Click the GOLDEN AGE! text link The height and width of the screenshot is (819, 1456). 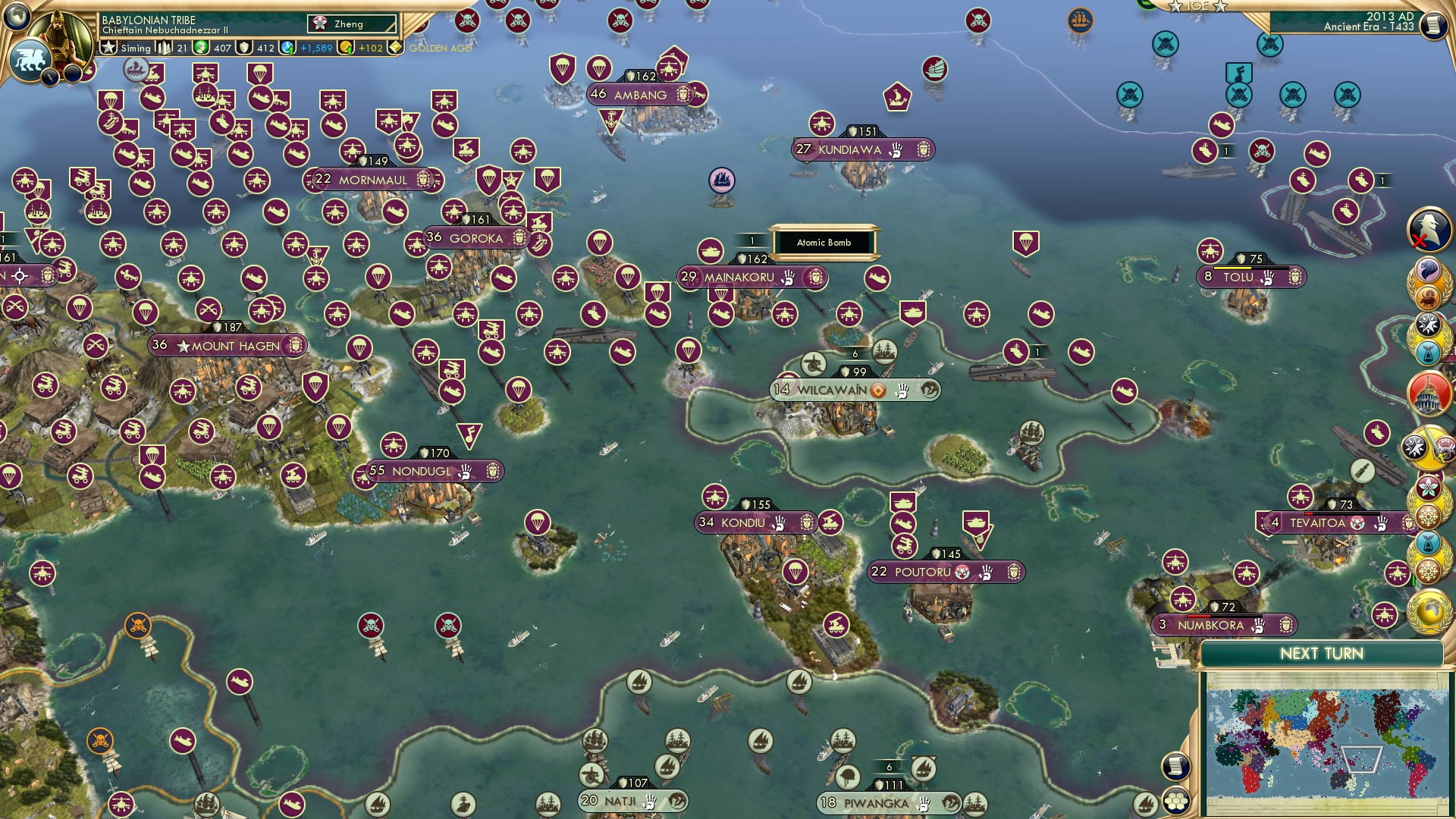coord(438,49)
